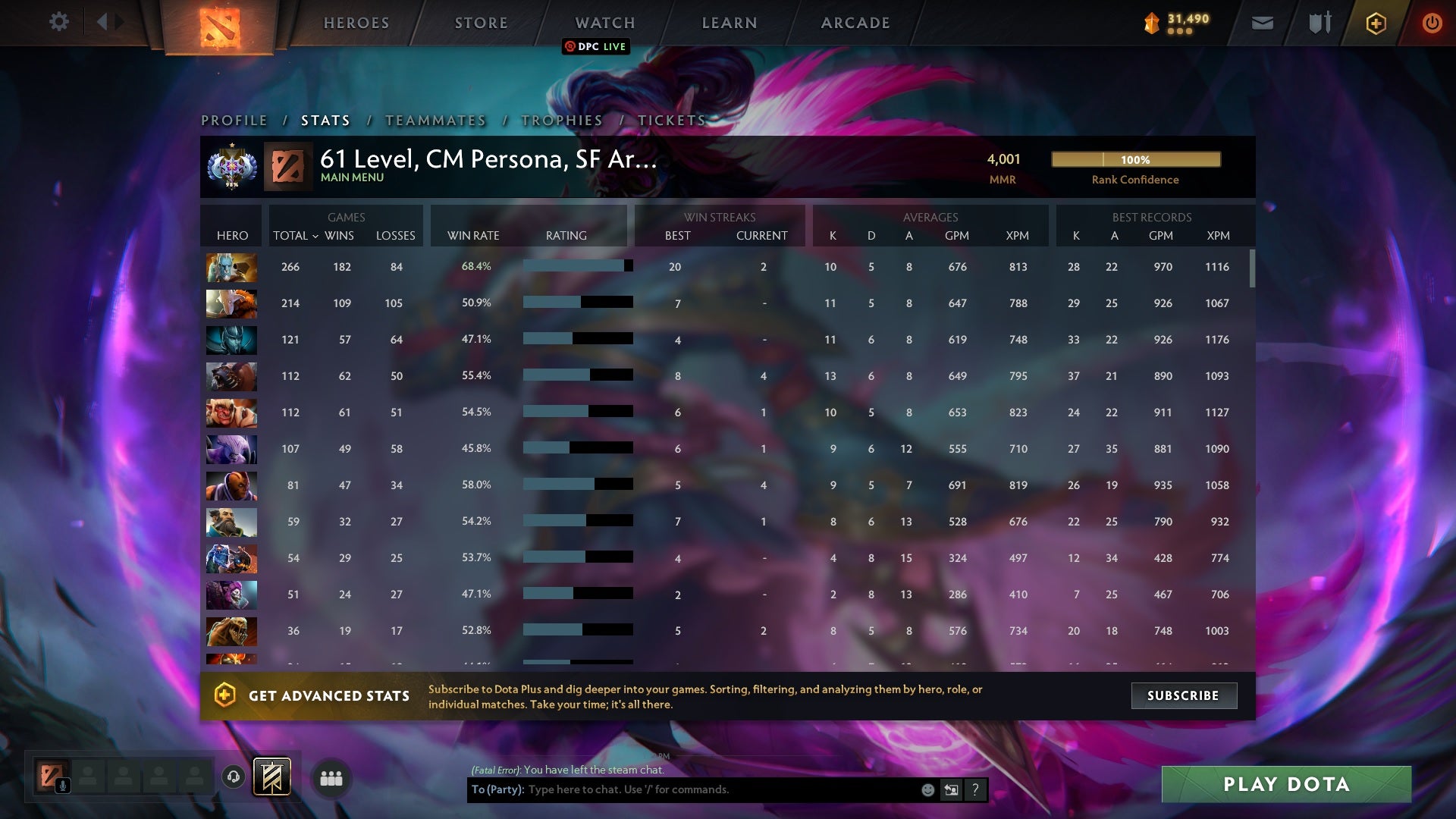Click the Rank Confidence progress bar
This screenshot has height=819, width=1456.
pyautogui.click(x=1135, y=160)
